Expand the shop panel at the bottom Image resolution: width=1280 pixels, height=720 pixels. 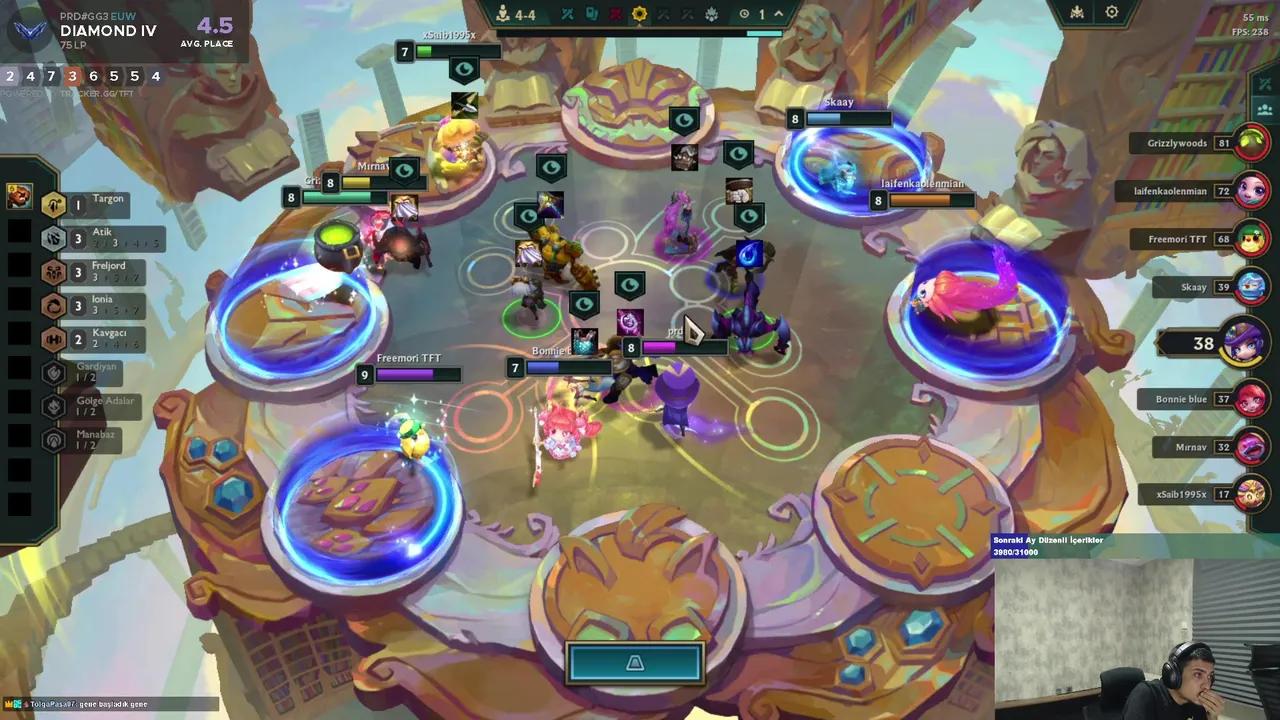pyautogui.click(x=635, y=663)
